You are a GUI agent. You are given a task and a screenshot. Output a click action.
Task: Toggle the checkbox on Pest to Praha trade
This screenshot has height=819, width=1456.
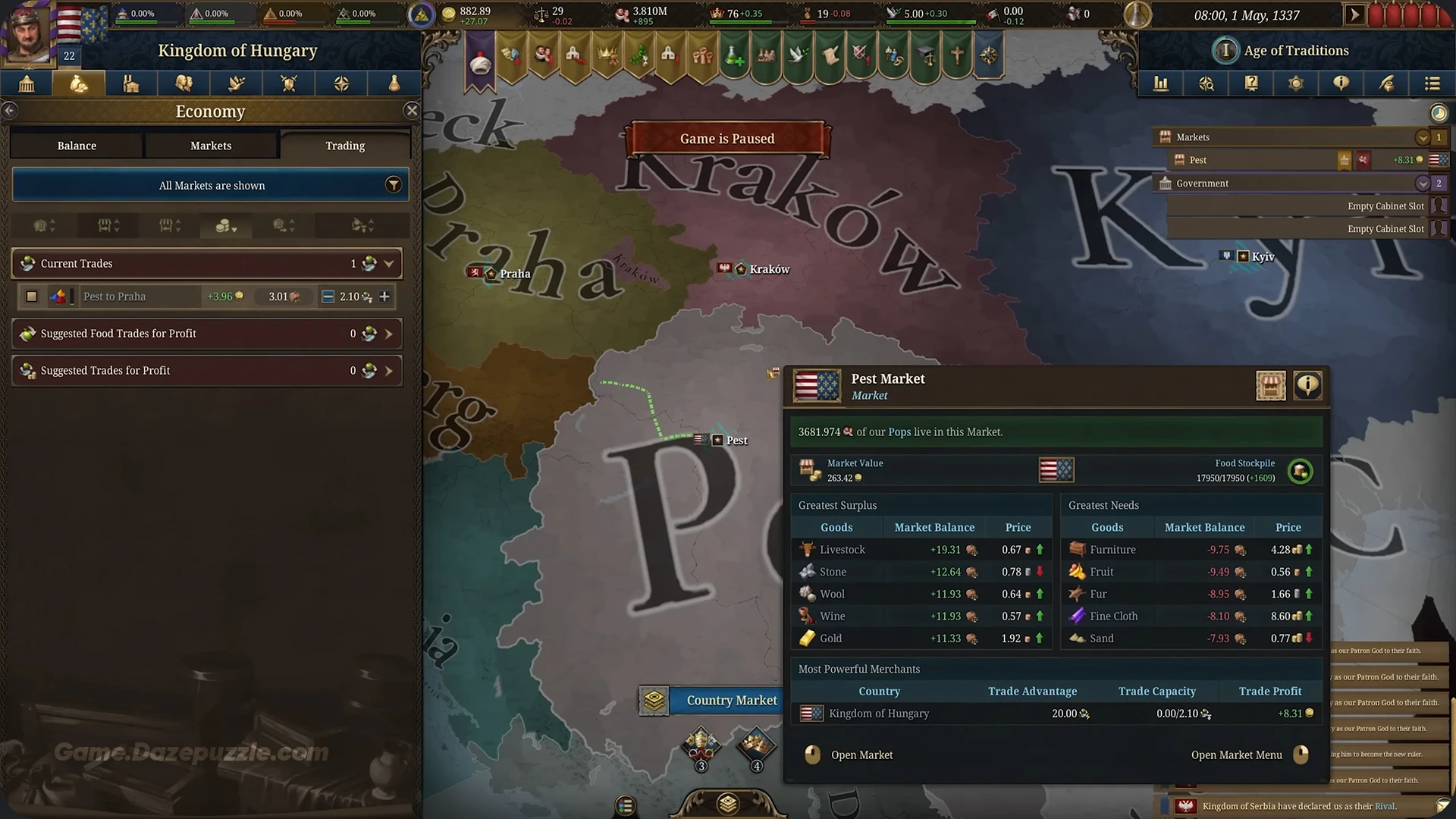31,297
